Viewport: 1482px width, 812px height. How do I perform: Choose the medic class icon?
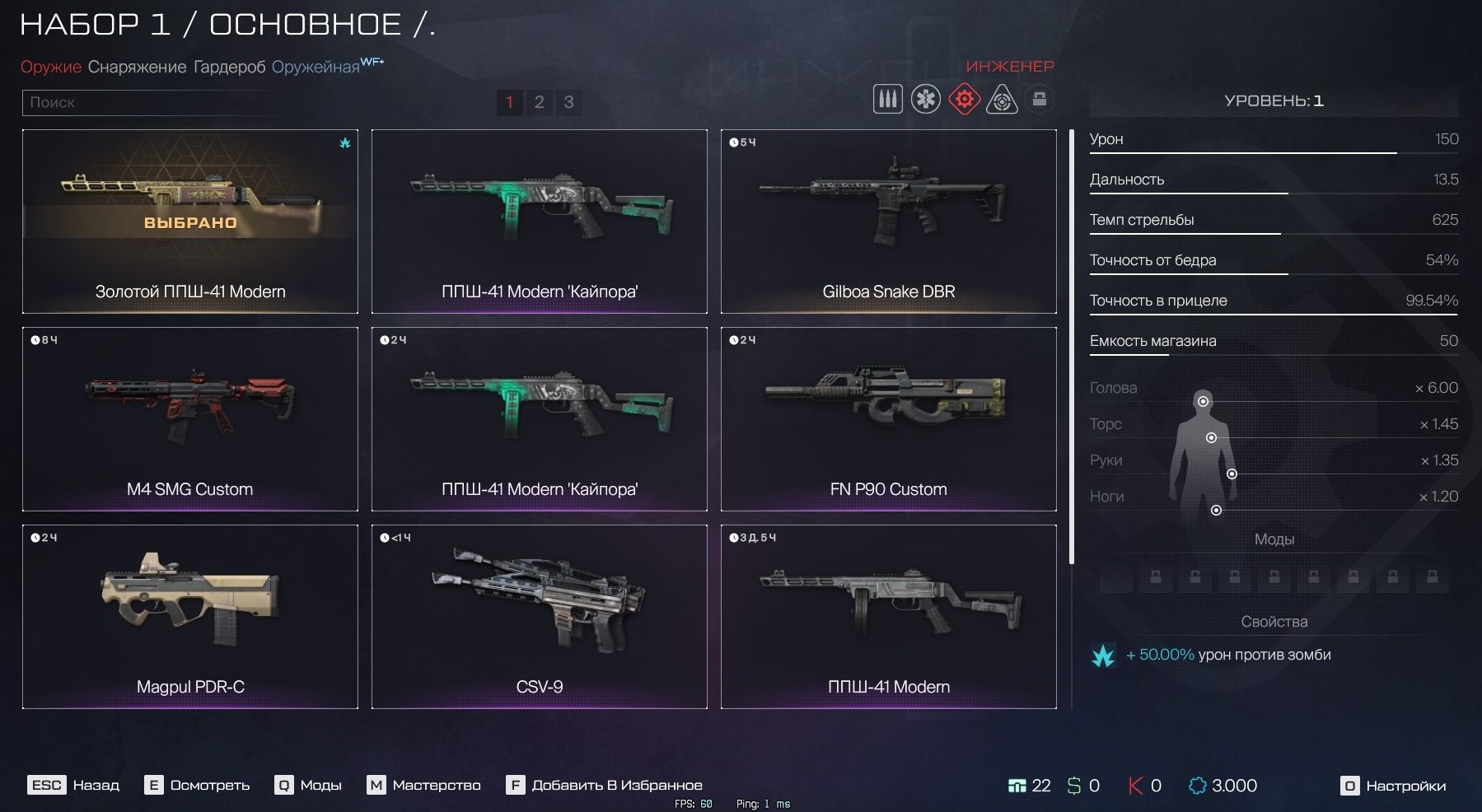[x=925, y=100]
